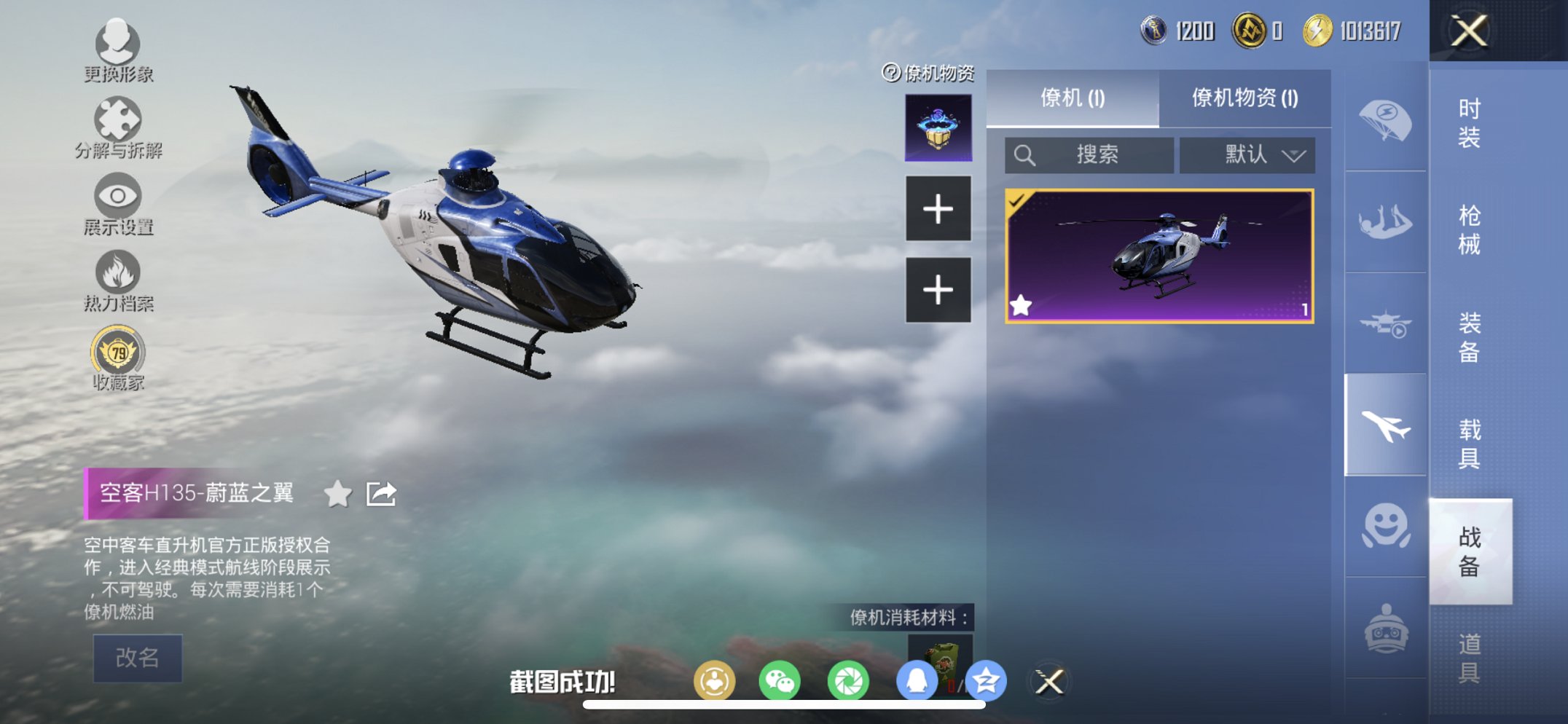This screenshot has height=724, width=1568.
Task: Click the share arrow beside the helicopter name
Action: tap(381, 494)
